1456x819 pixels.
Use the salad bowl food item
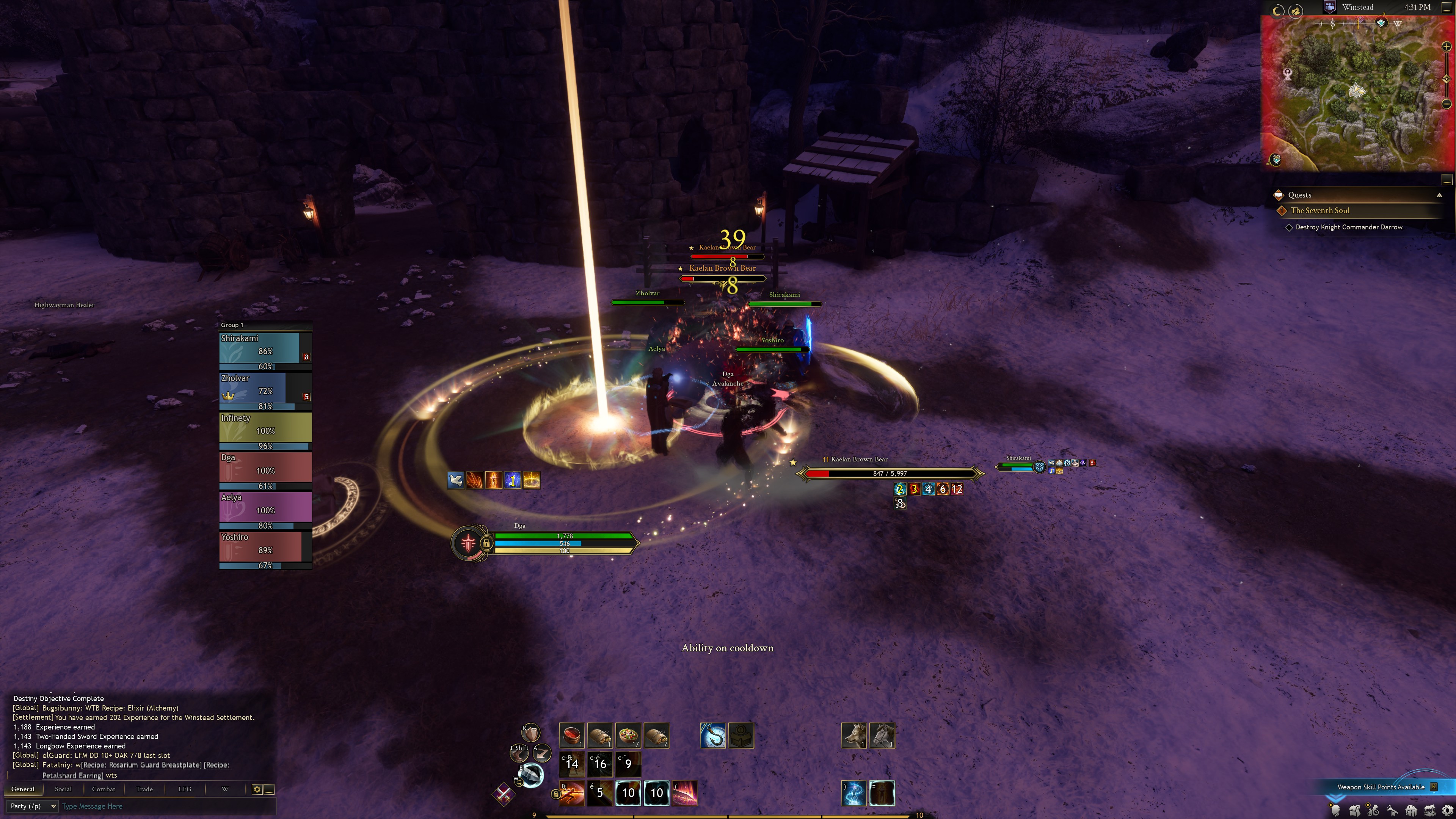pyautogui.click(x=628, y=735)
